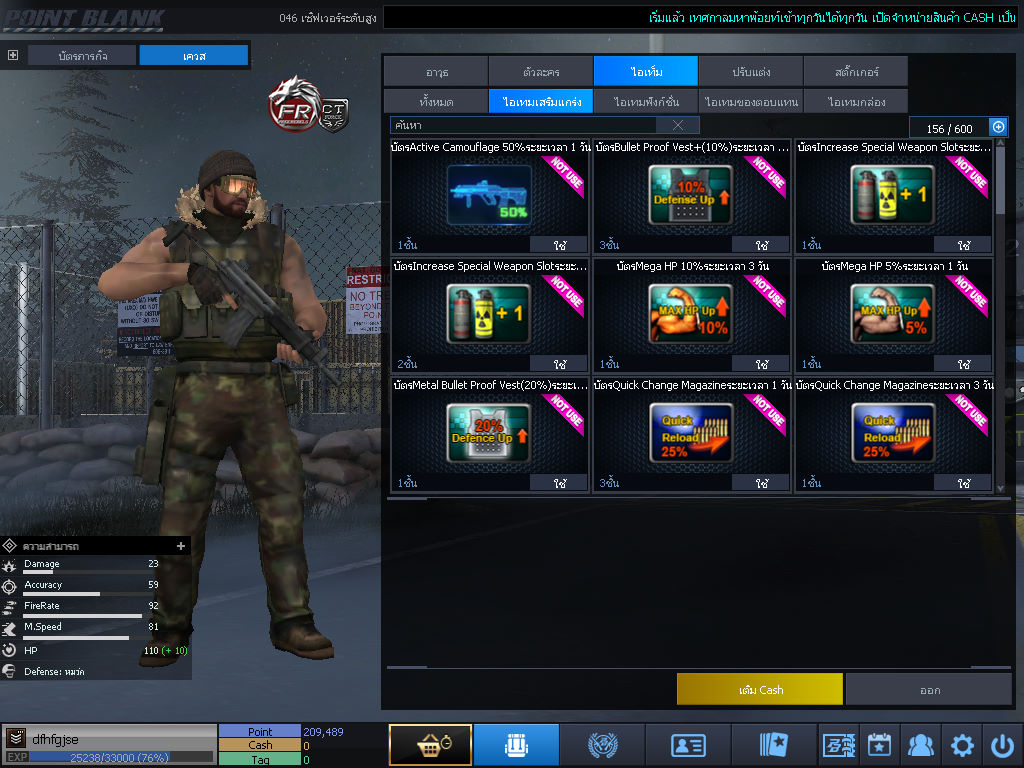Image resolution: width=1024 pixels, height=768 pixels.
Task: Click the power icon to quit
Action: pos(1002,745)
